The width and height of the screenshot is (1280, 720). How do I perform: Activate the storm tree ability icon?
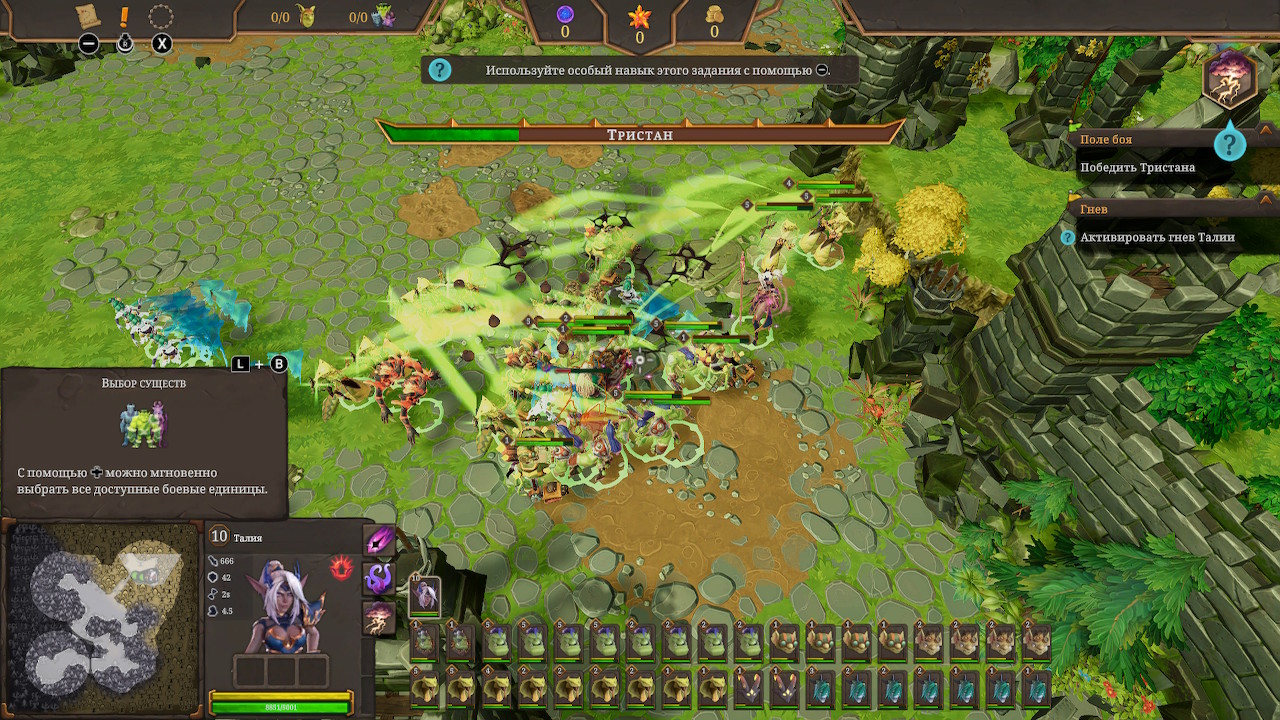[379, 618]
